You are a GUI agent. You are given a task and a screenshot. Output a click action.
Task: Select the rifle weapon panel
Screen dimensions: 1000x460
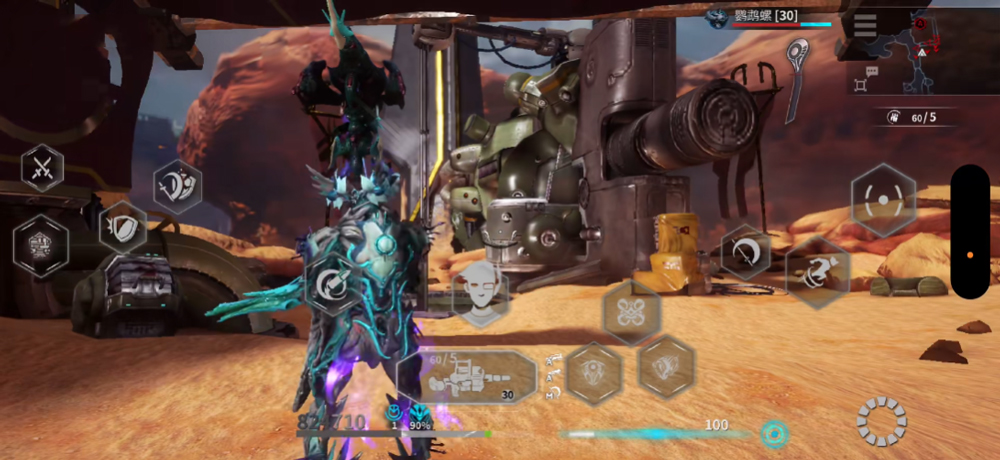click(467, 378)
